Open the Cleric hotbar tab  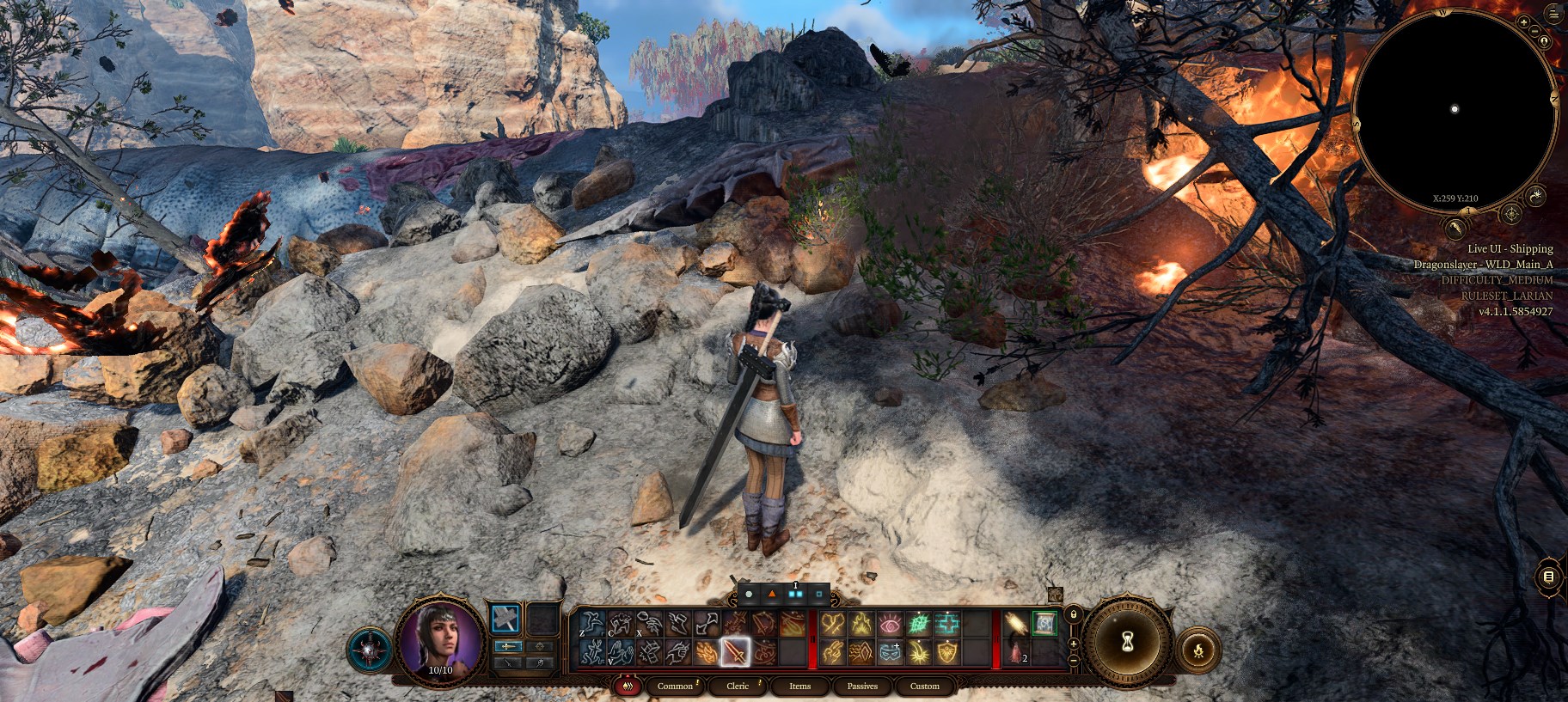(x=738, y=686)
